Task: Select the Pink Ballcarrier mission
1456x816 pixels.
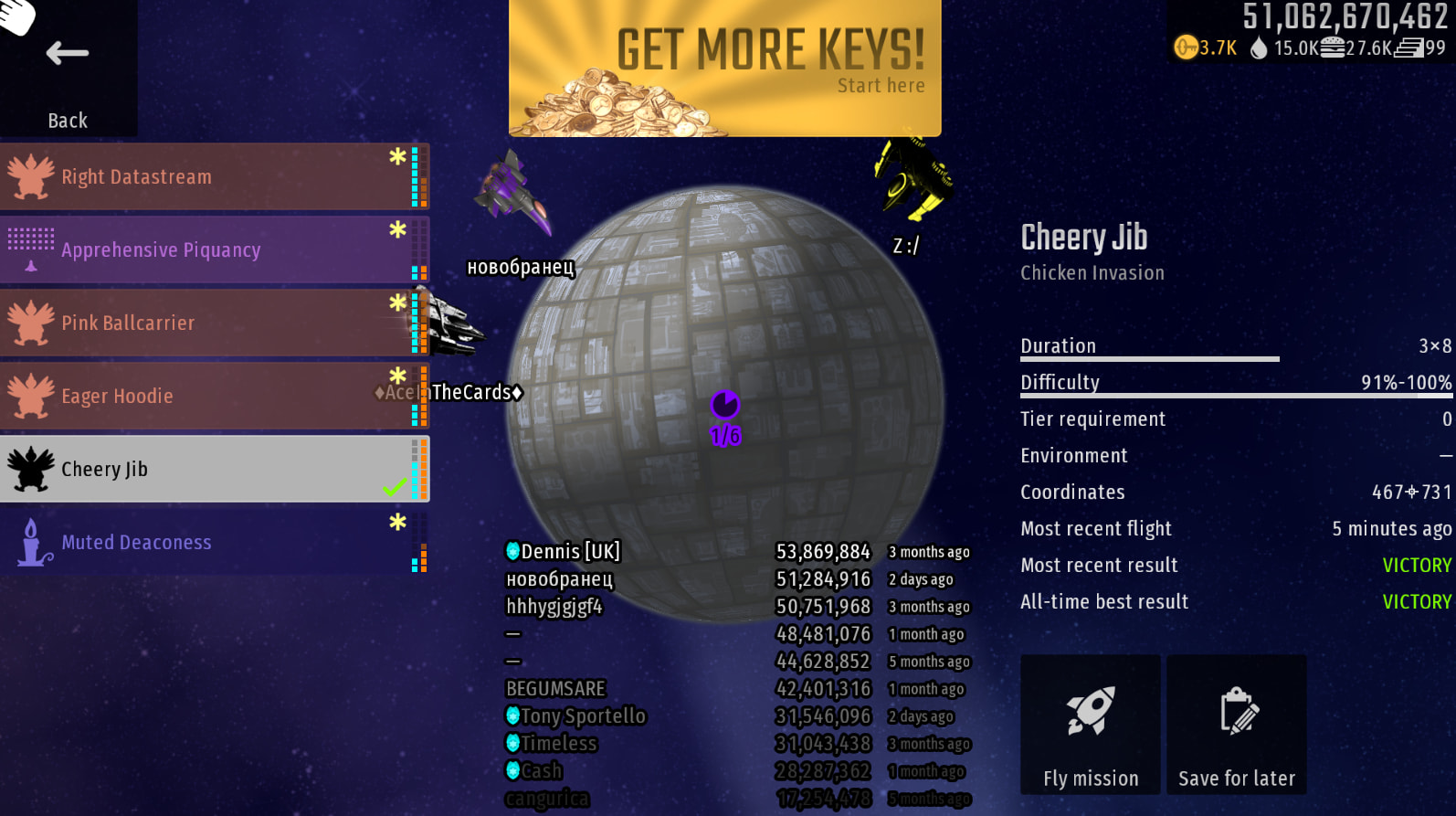Action: coord(210,323)
